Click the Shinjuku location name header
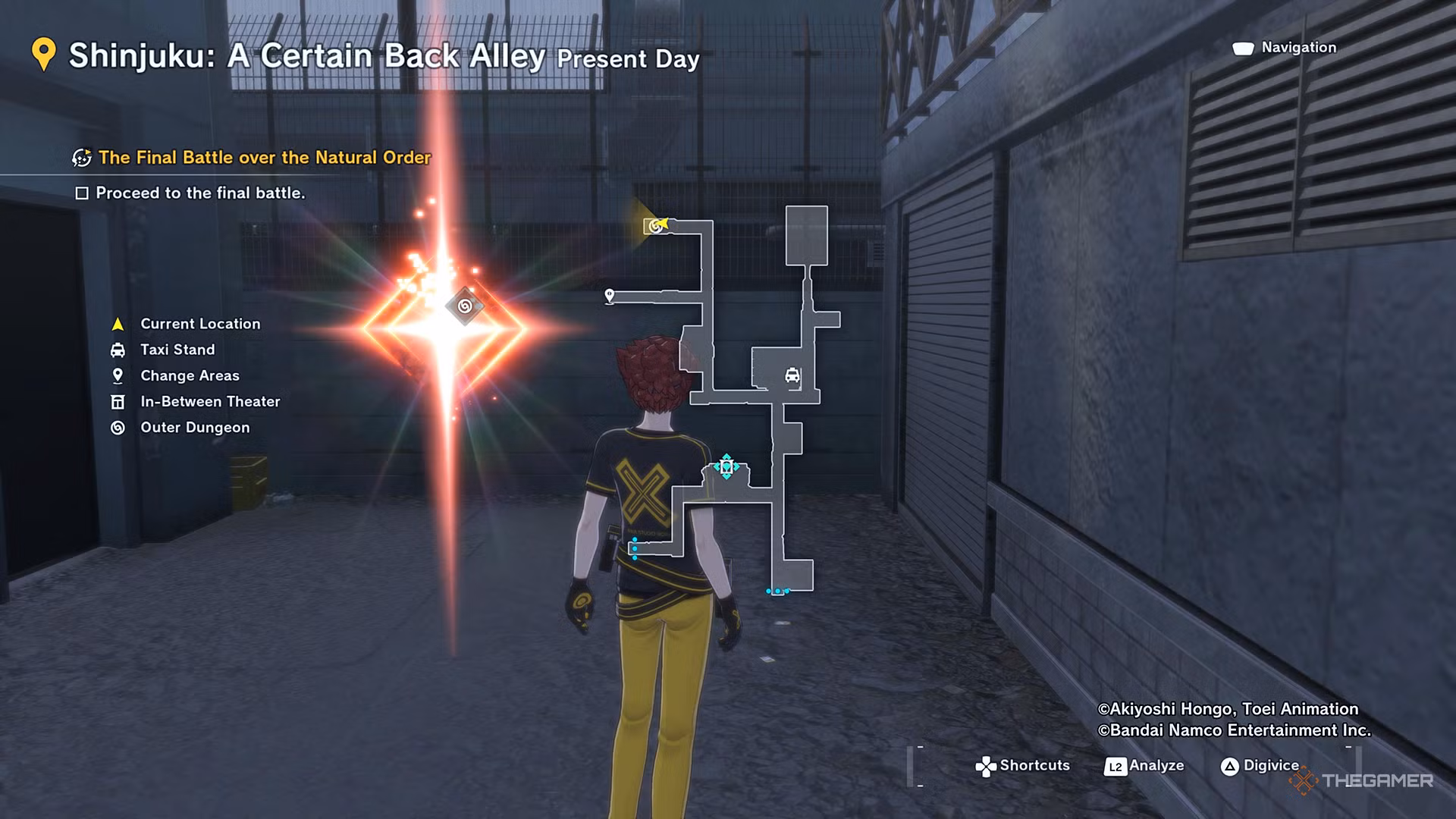The height and width of the screenshot is (819, 1456). coord(306,56)
